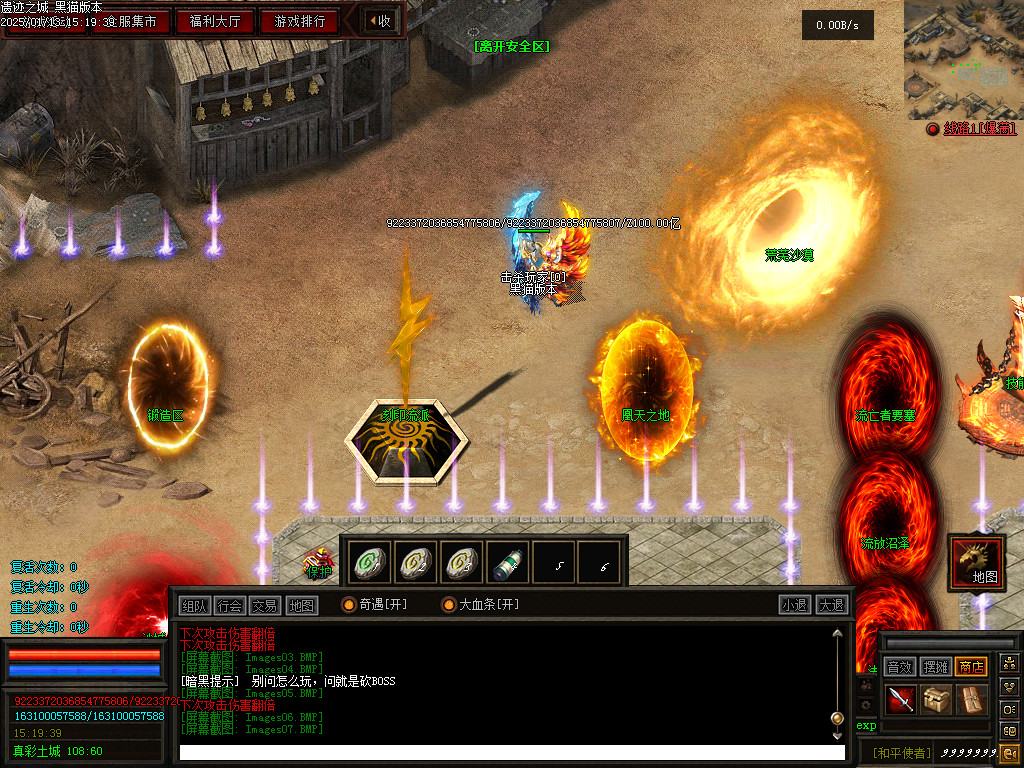Use the potion bottle in the hotbar
The width and height of the screenshot is (1024, 768).
coord(508,563)
